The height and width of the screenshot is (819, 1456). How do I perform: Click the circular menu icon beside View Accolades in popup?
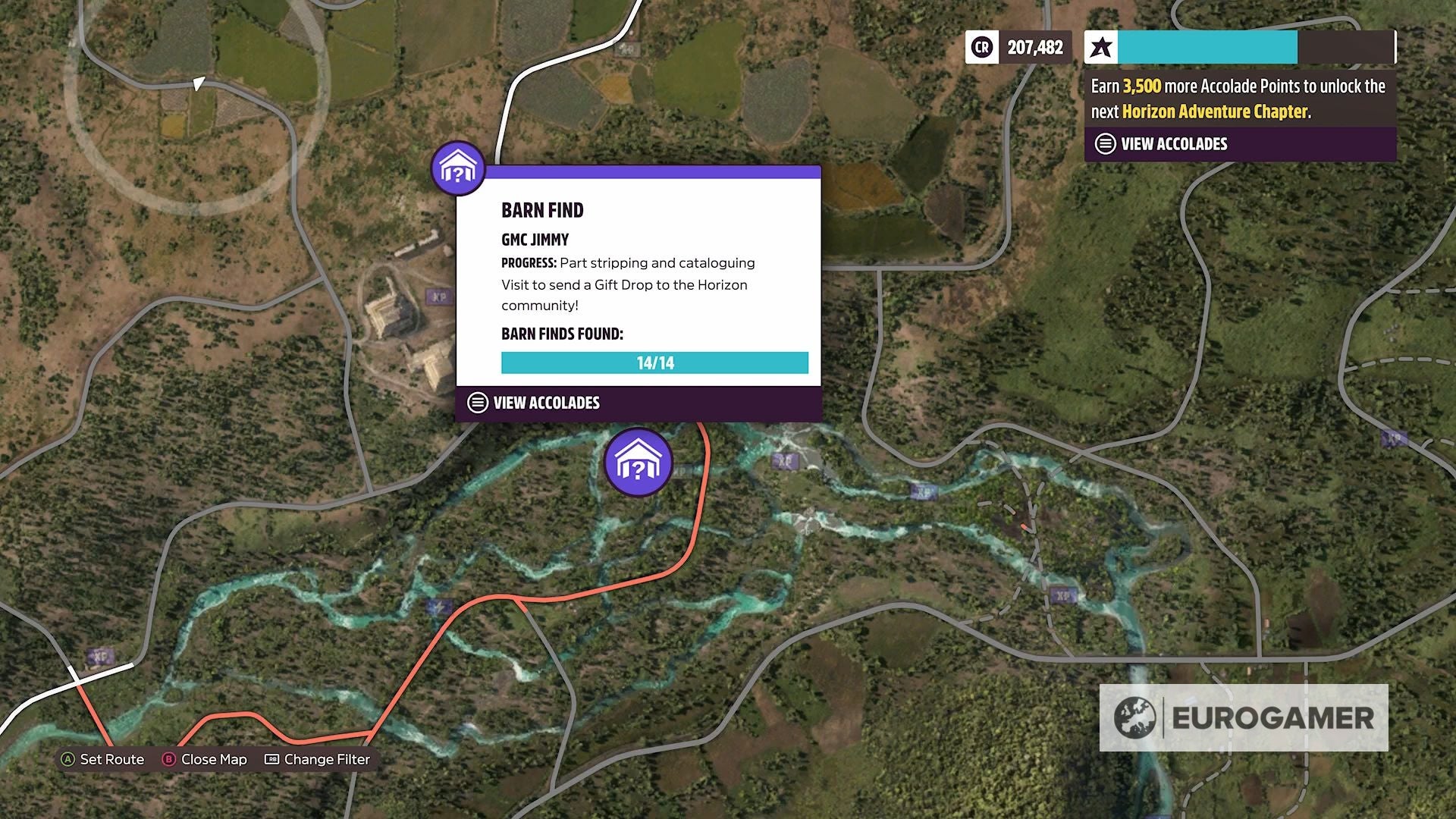coord(477,403)
